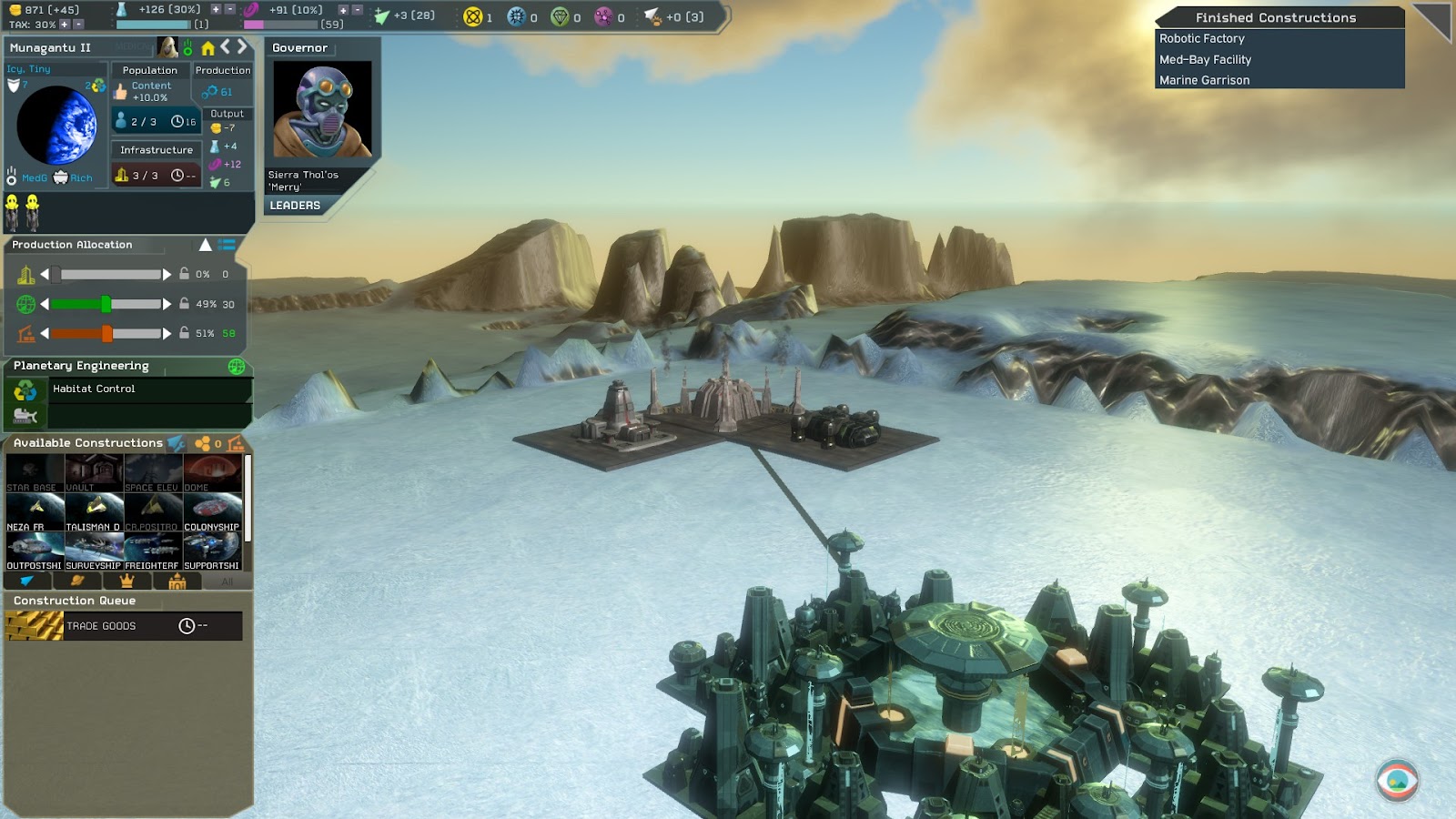Select Robotic Factory in Finished Constructions
The height and width of the screenshot is (819, 1456).
click(x=1201, y=38)
